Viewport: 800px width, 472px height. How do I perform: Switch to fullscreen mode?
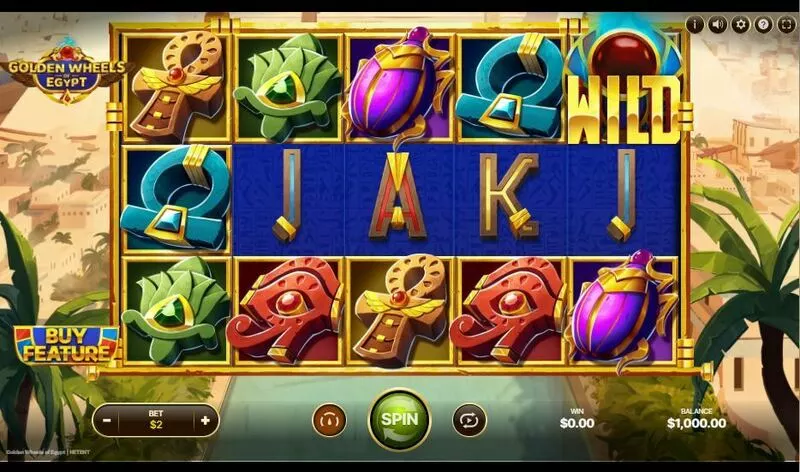click(x=785, y=24)
